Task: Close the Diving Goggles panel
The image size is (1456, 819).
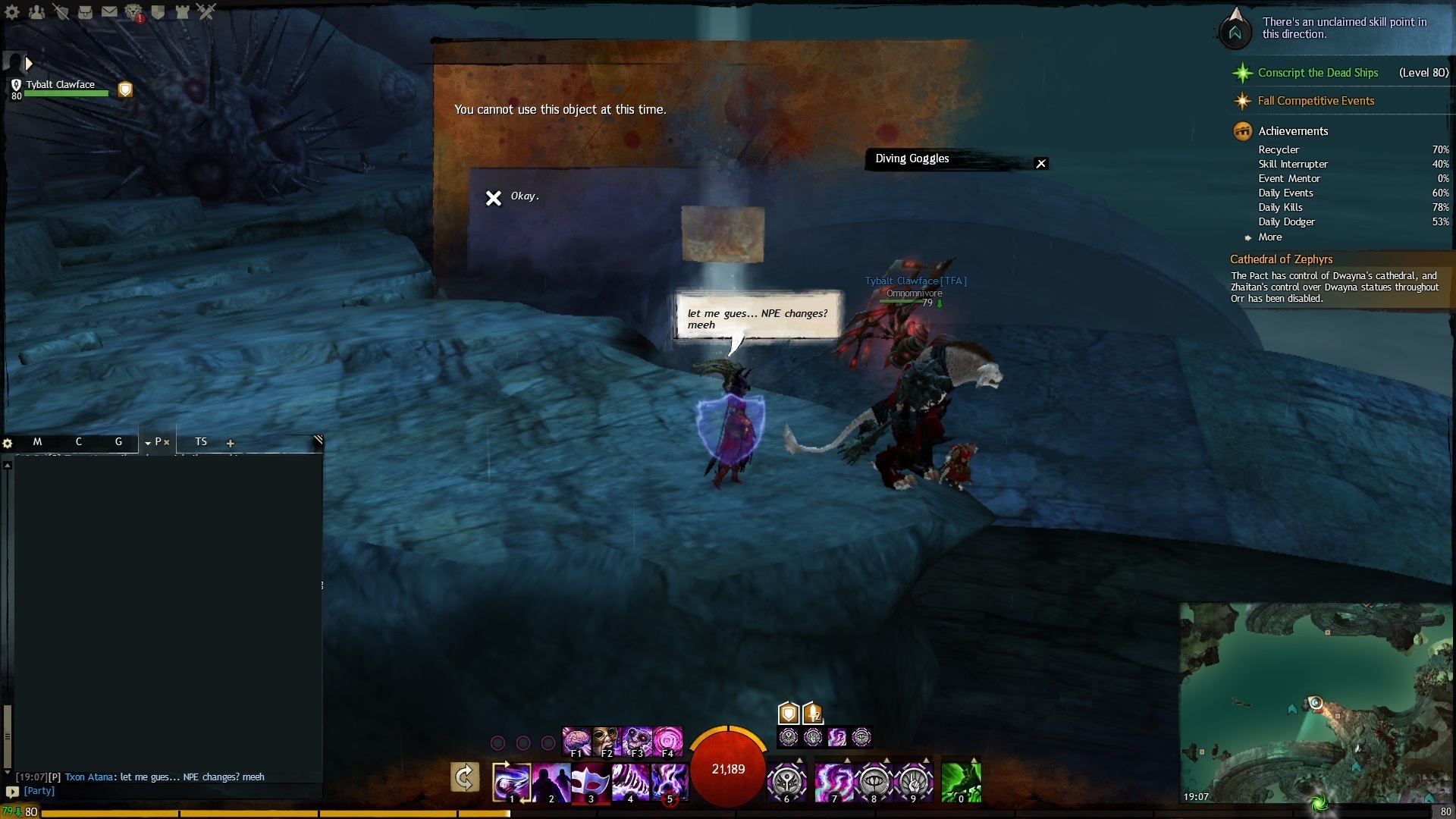Action: tap(1041, 164)
